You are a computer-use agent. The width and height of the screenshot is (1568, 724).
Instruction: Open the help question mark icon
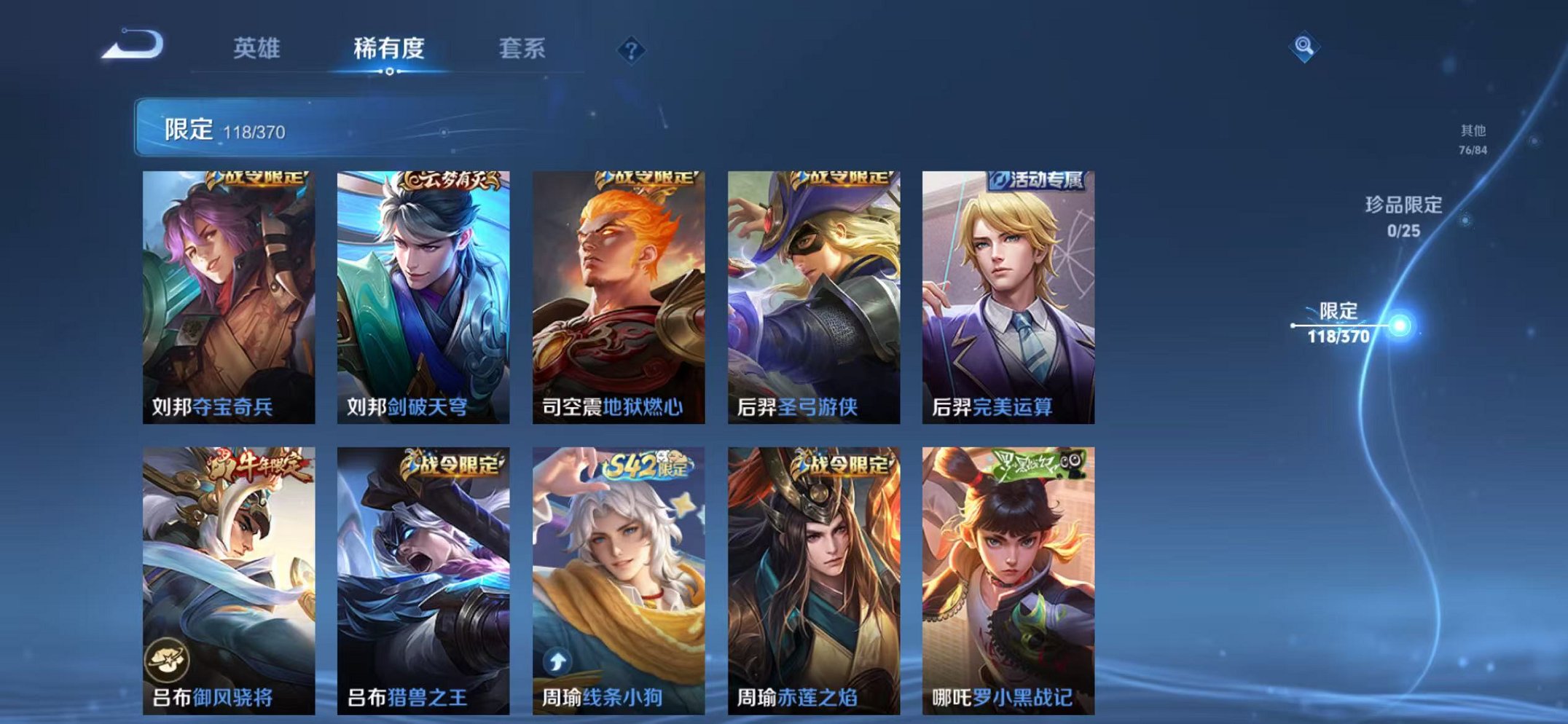[x=631, y=50]
